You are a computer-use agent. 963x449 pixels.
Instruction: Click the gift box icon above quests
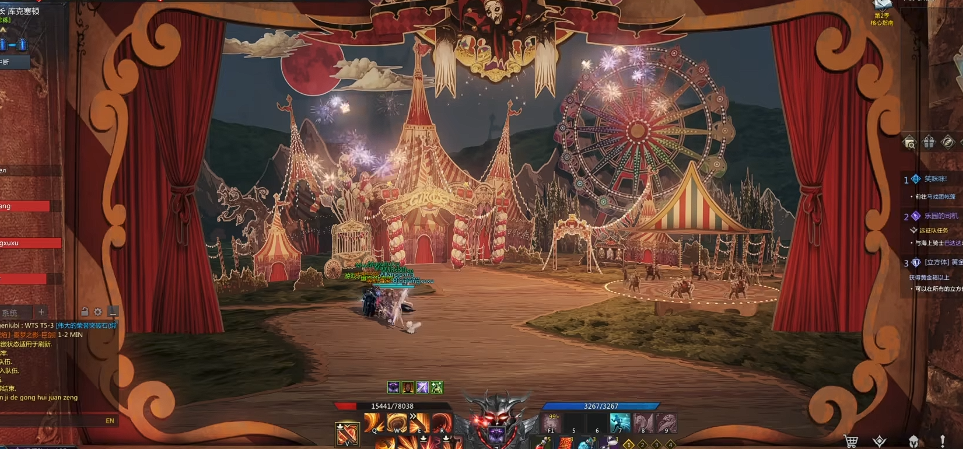(x=929, y=142)
